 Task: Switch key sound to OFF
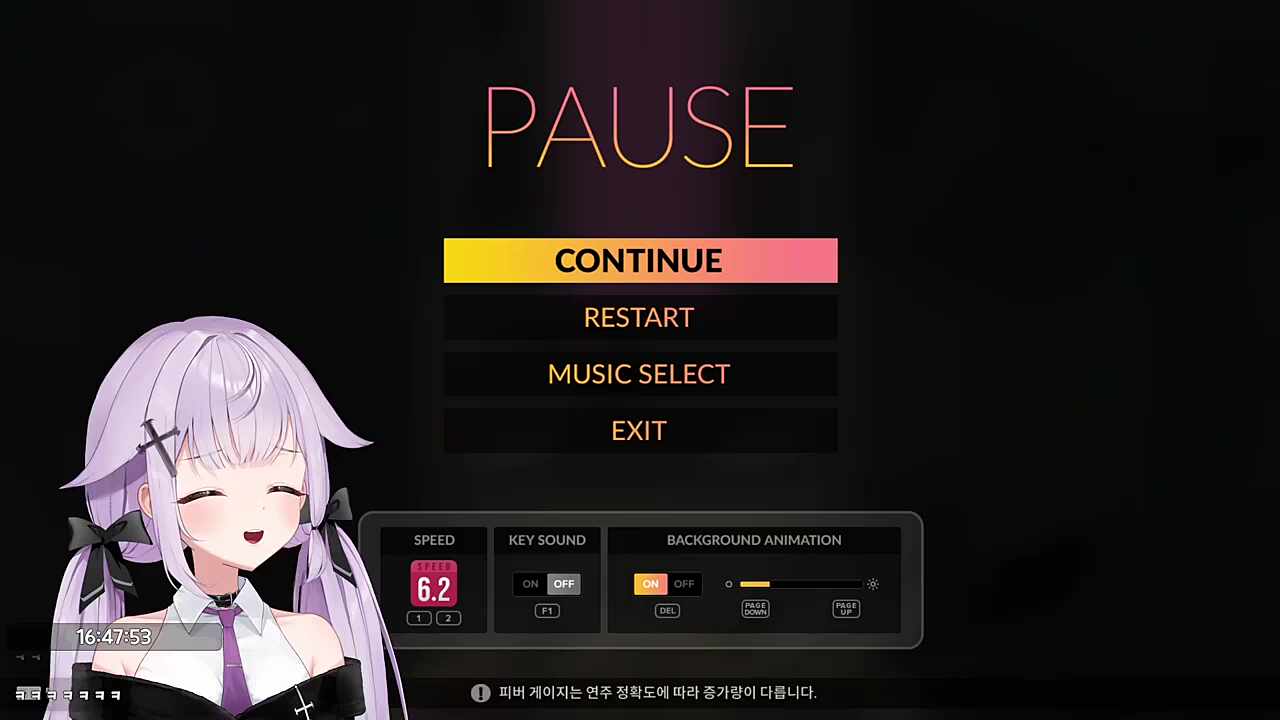[563, 583]
